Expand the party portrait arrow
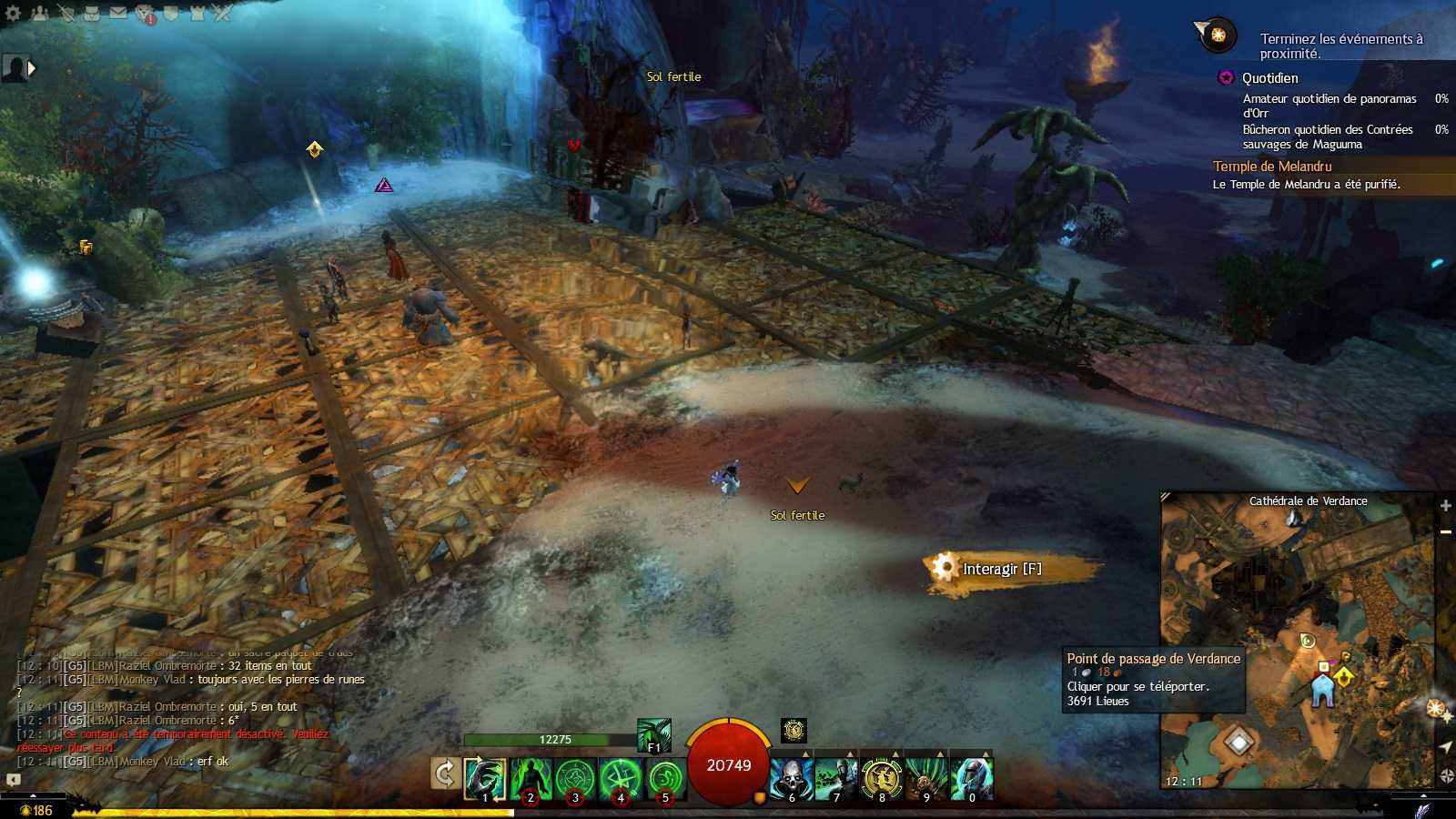This screenshot has width=1456, height=819. (33, 67)
